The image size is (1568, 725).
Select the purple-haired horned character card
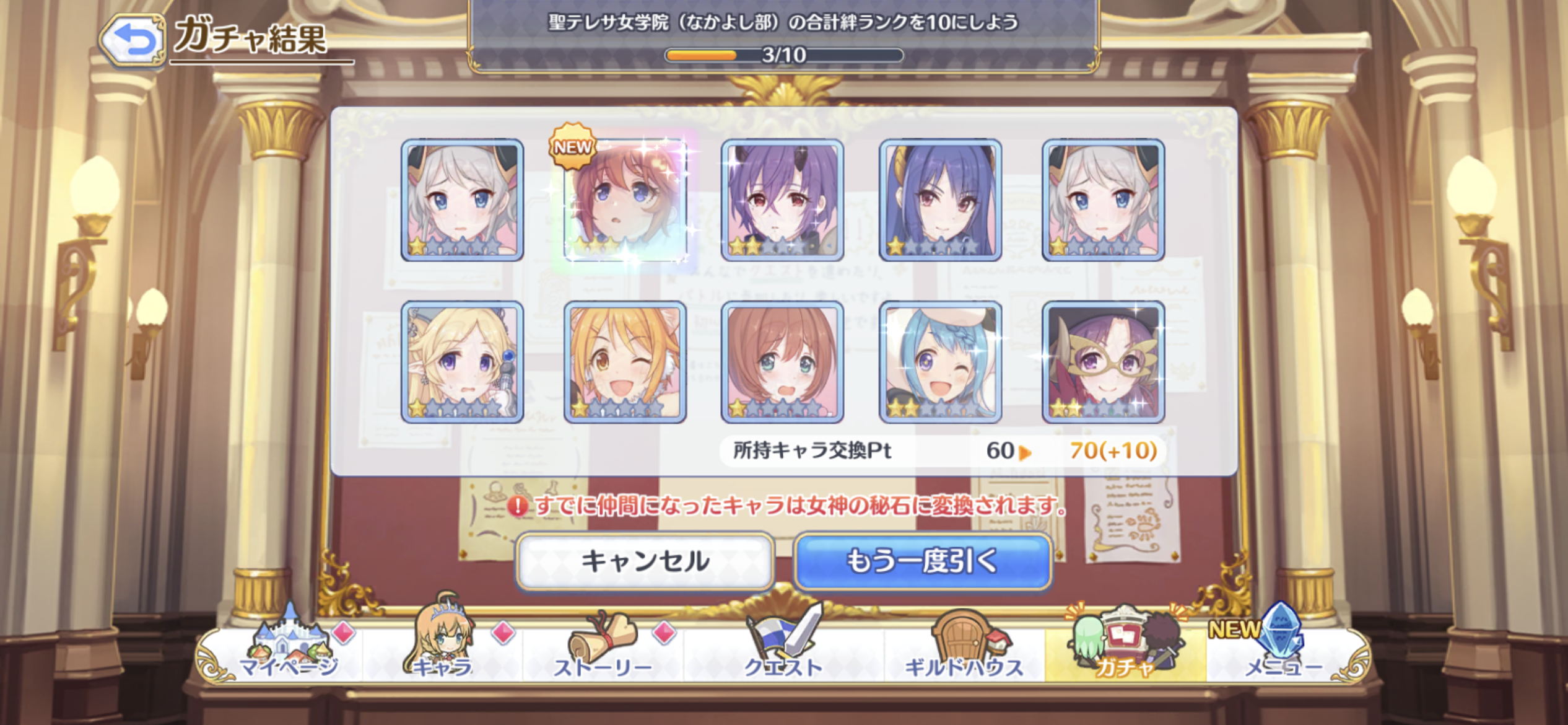pyautogui.click(x=782, y=200)
